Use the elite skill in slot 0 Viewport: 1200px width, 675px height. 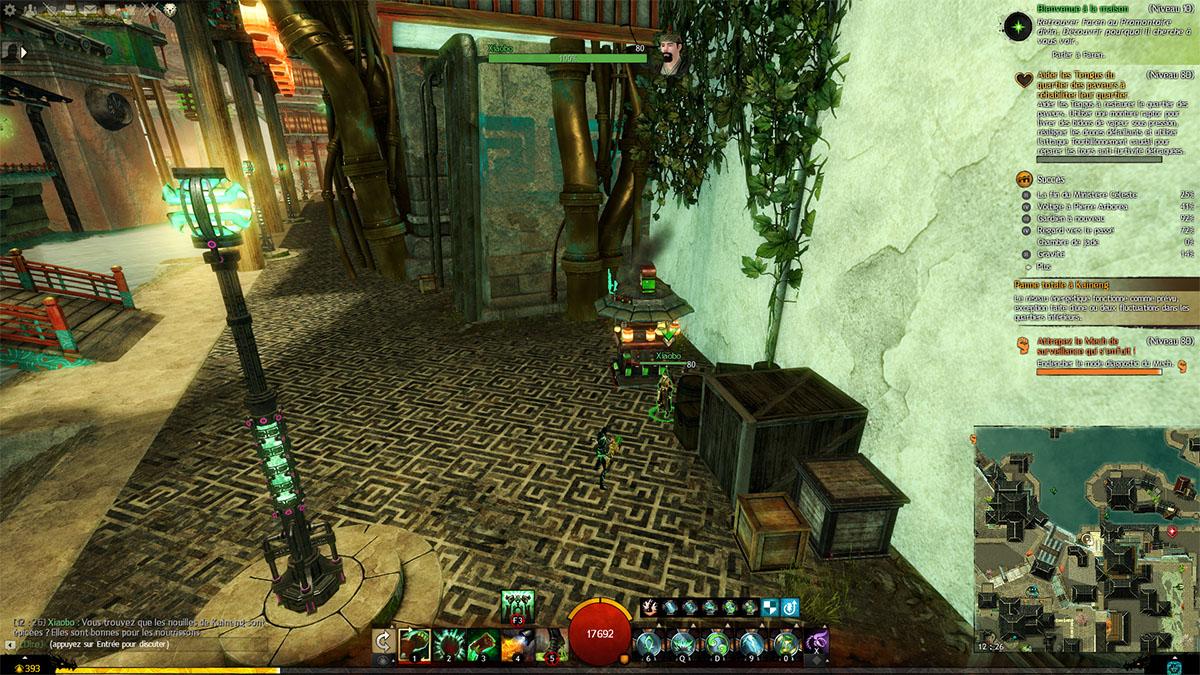785,641
